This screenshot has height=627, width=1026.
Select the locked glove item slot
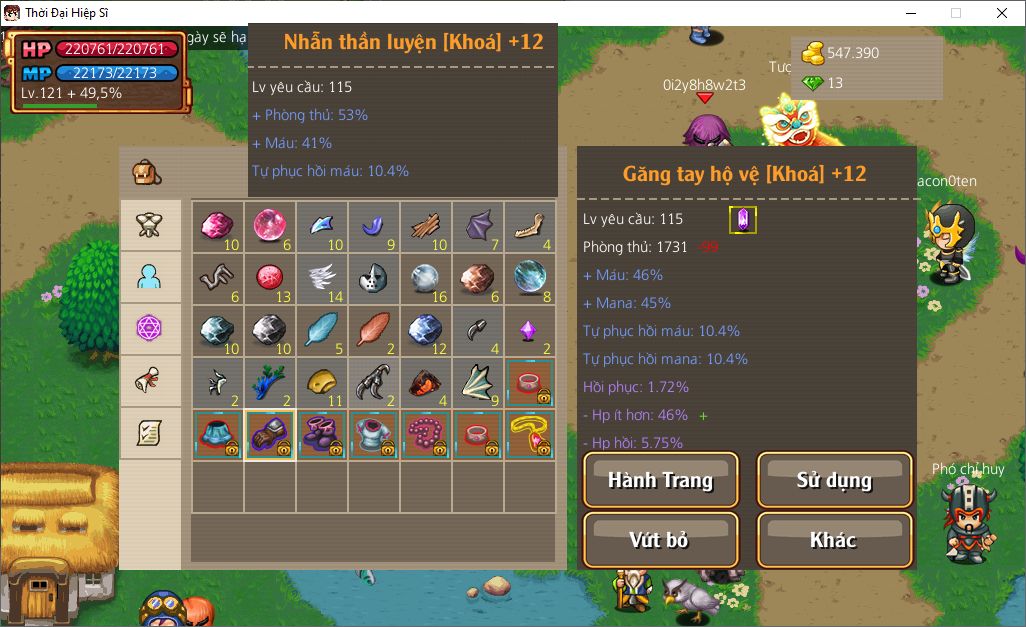point(270,435)
